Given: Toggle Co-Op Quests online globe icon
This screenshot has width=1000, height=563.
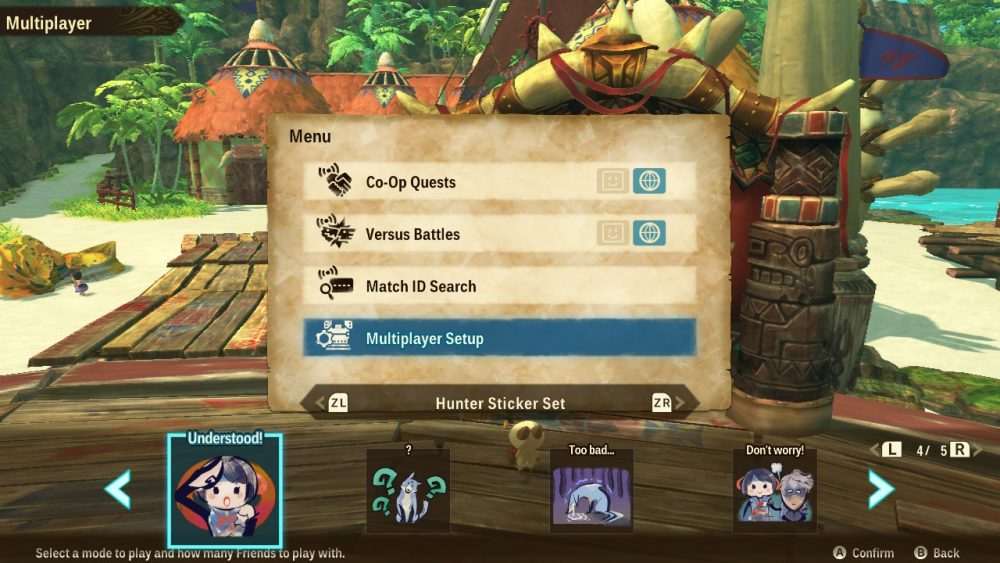Looking at the screenshot, I should tap(650, 181).
